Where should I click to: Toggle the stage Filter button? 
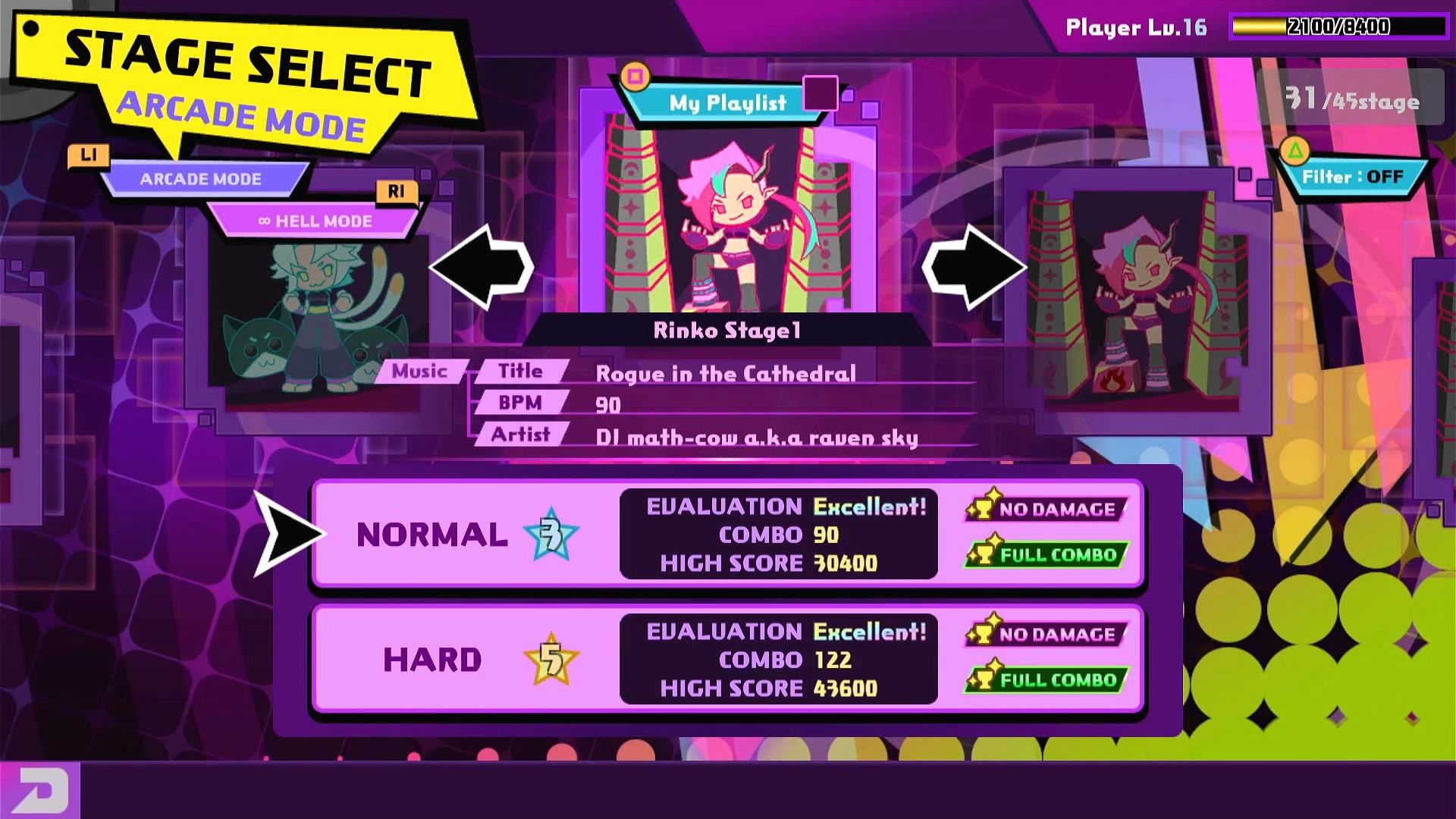1352,177
